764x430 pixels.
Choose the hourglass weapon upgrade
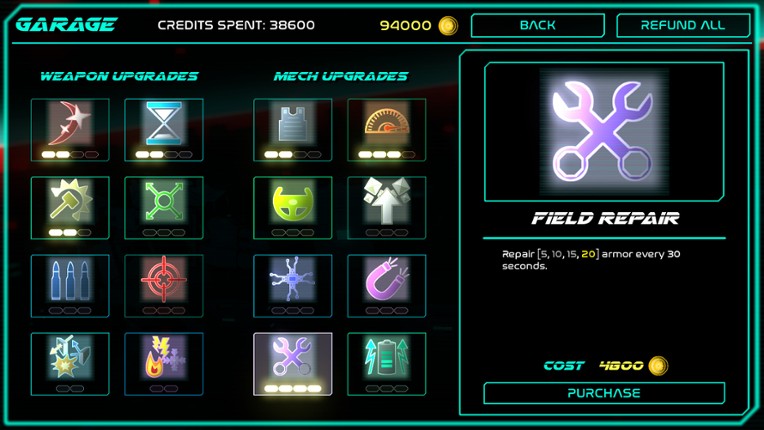(x=163, y=128)
